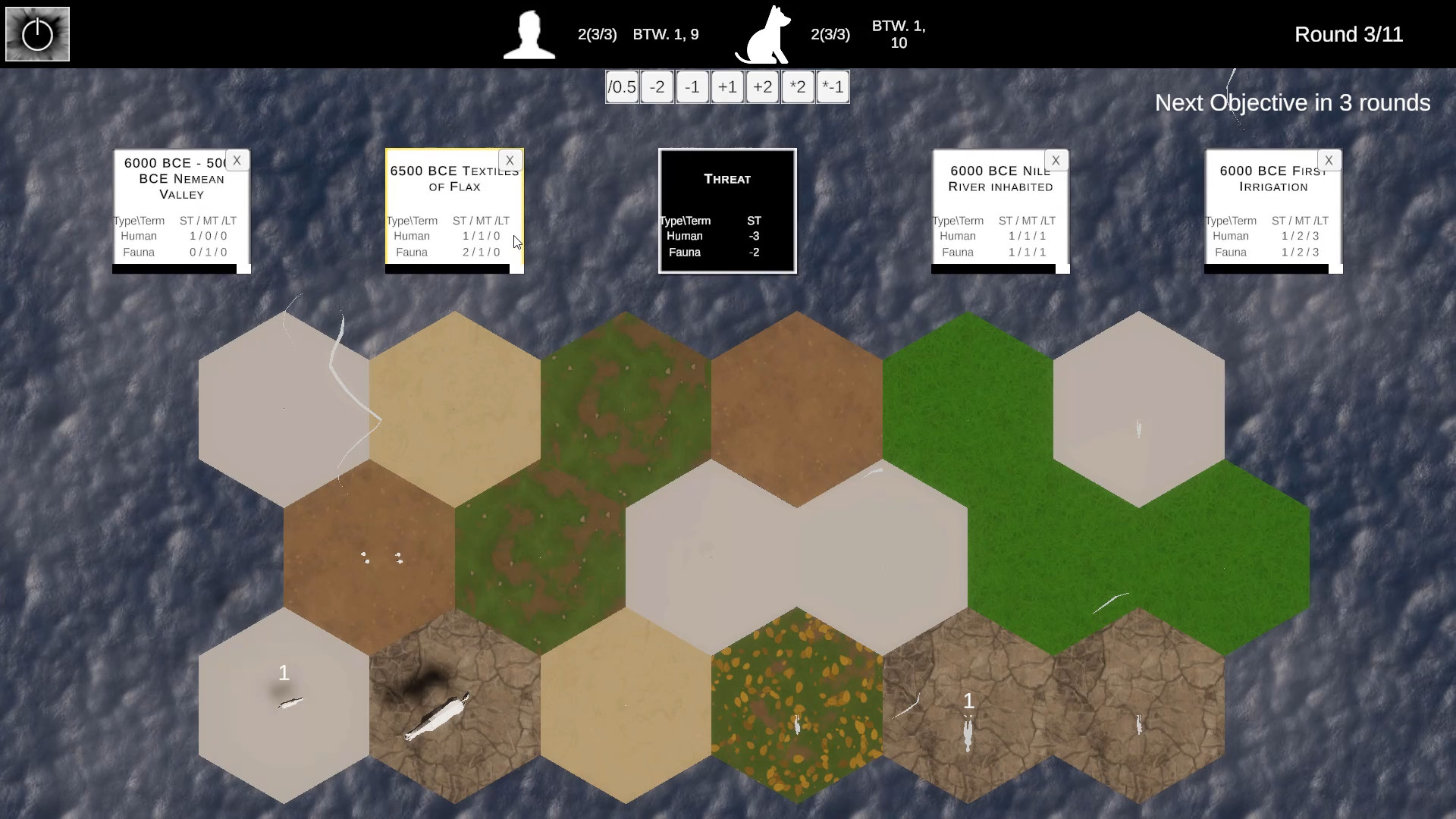This screenshot has height=819, width=1456.
Task: Close the Nile River Inhabited card
Action: pos(1056,160)
